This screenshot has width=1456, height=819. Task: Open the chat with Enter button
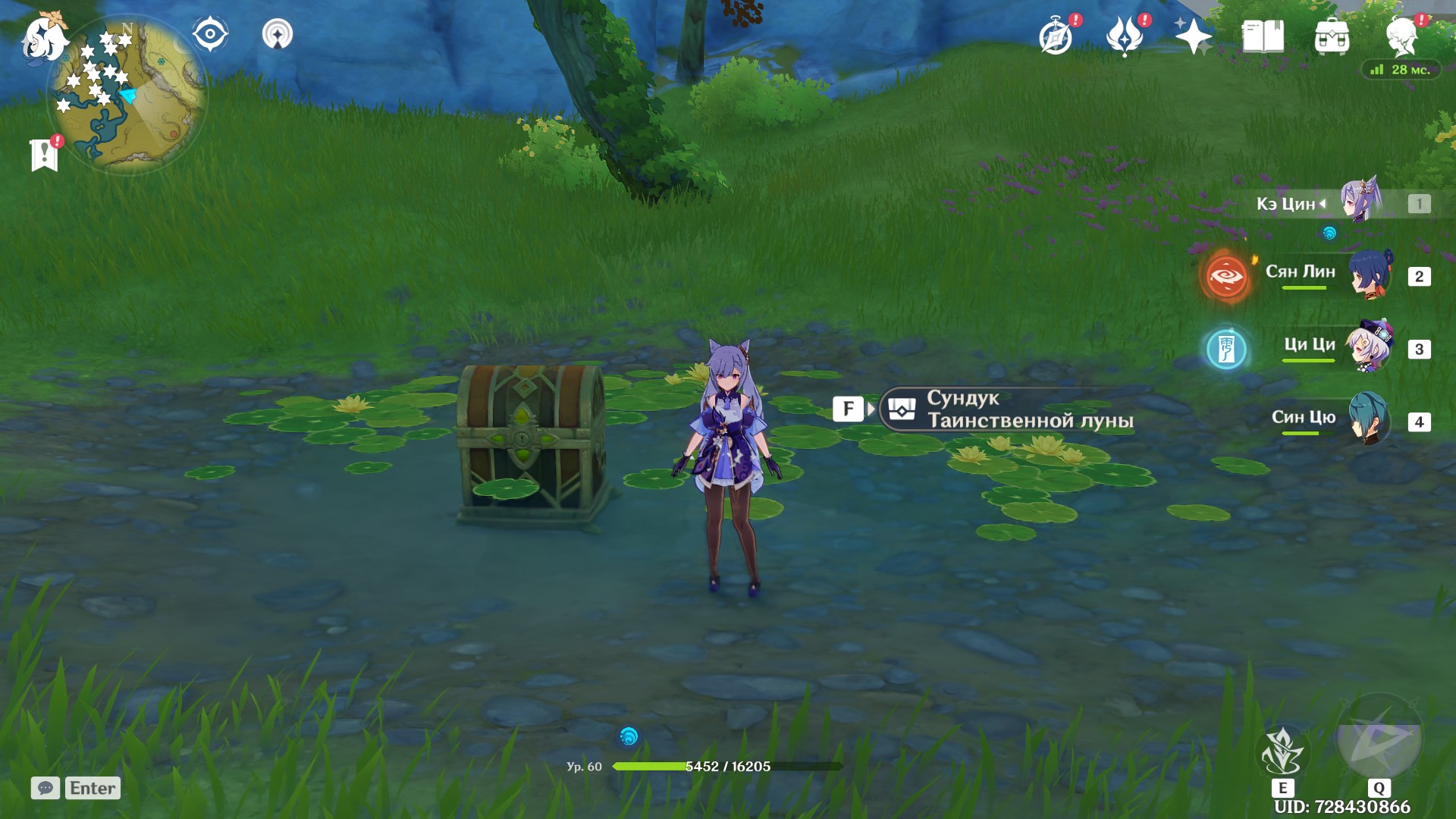90,788
